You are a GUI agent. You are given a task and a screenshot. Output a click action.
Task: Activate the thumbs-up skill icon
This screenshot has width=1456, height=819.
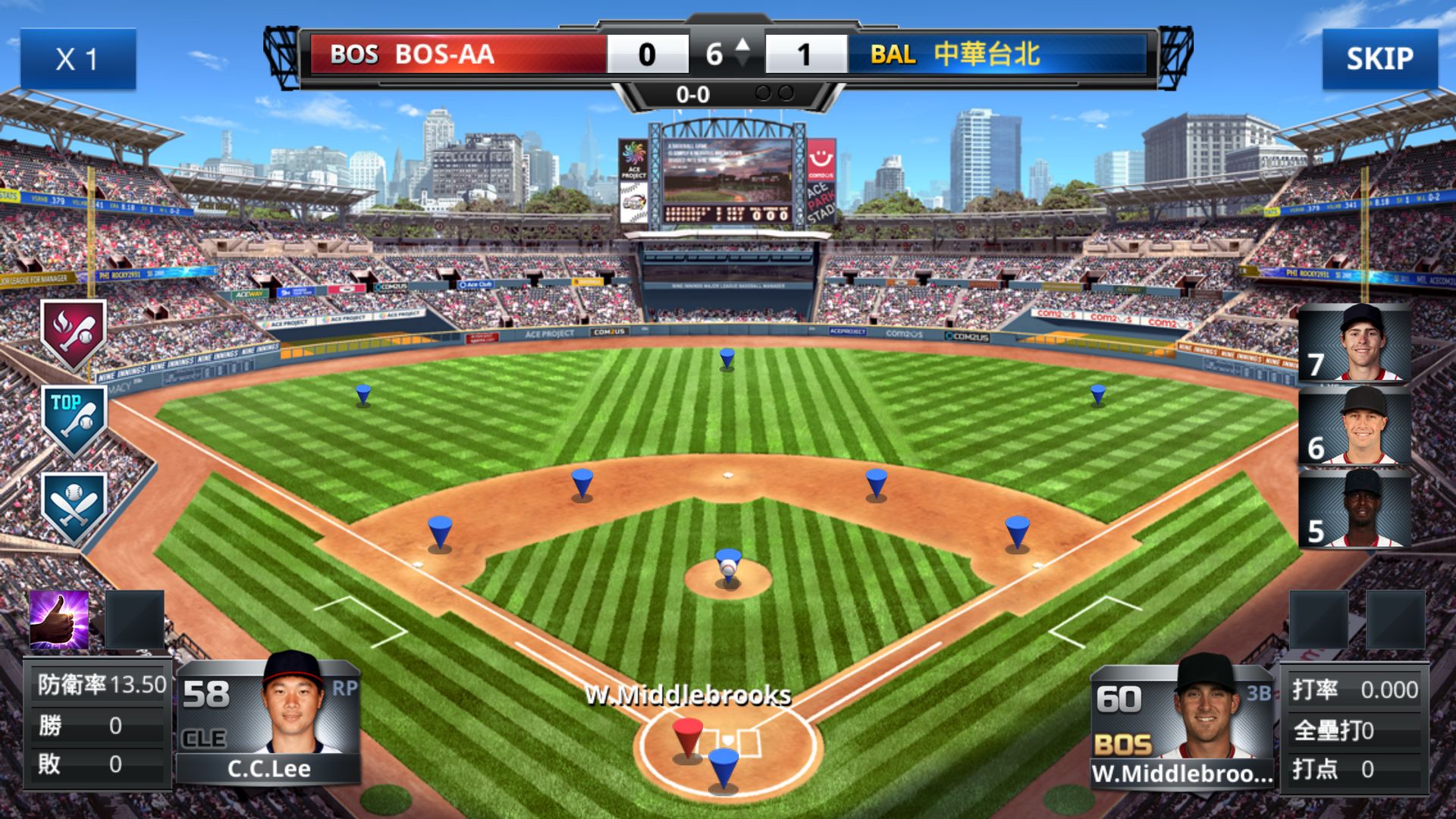(59, 620)
